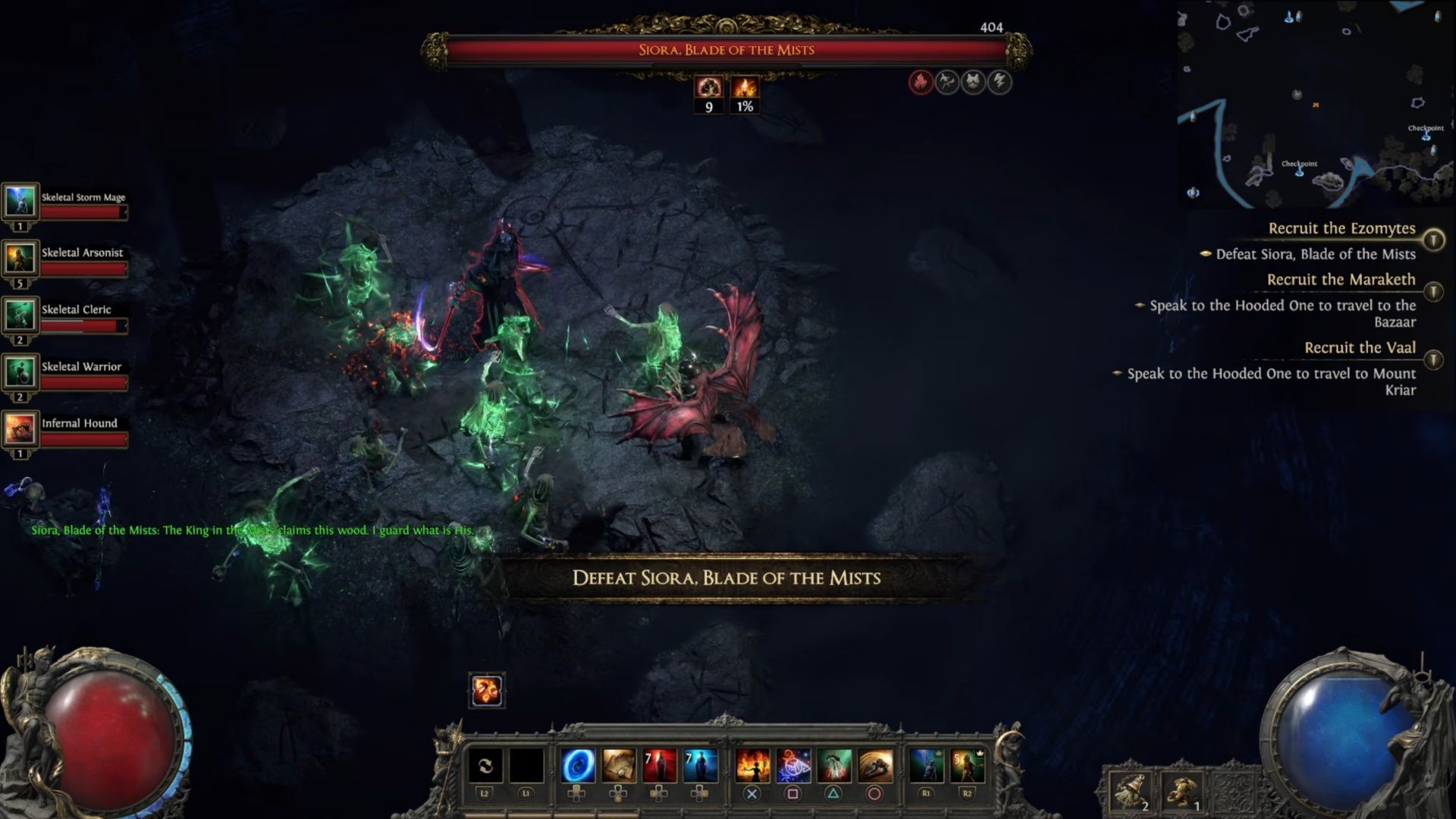Use the blue robed figure skill
1456x819 pixels.
pos(700,766)
